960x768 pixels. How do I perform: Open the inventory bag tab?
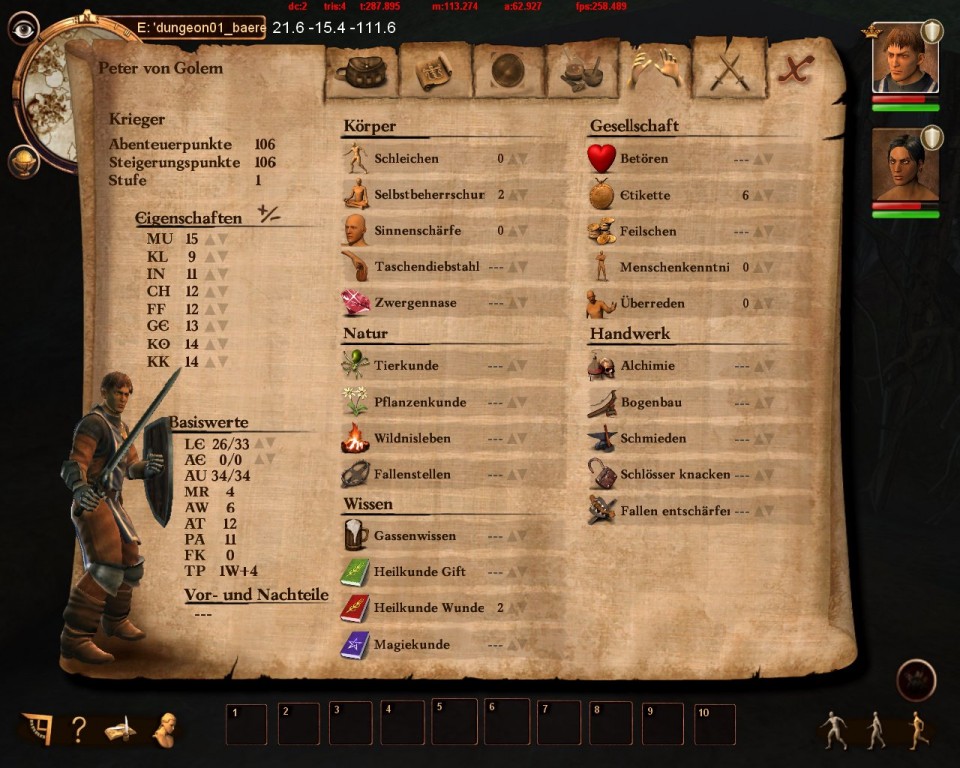pos(361,72)
